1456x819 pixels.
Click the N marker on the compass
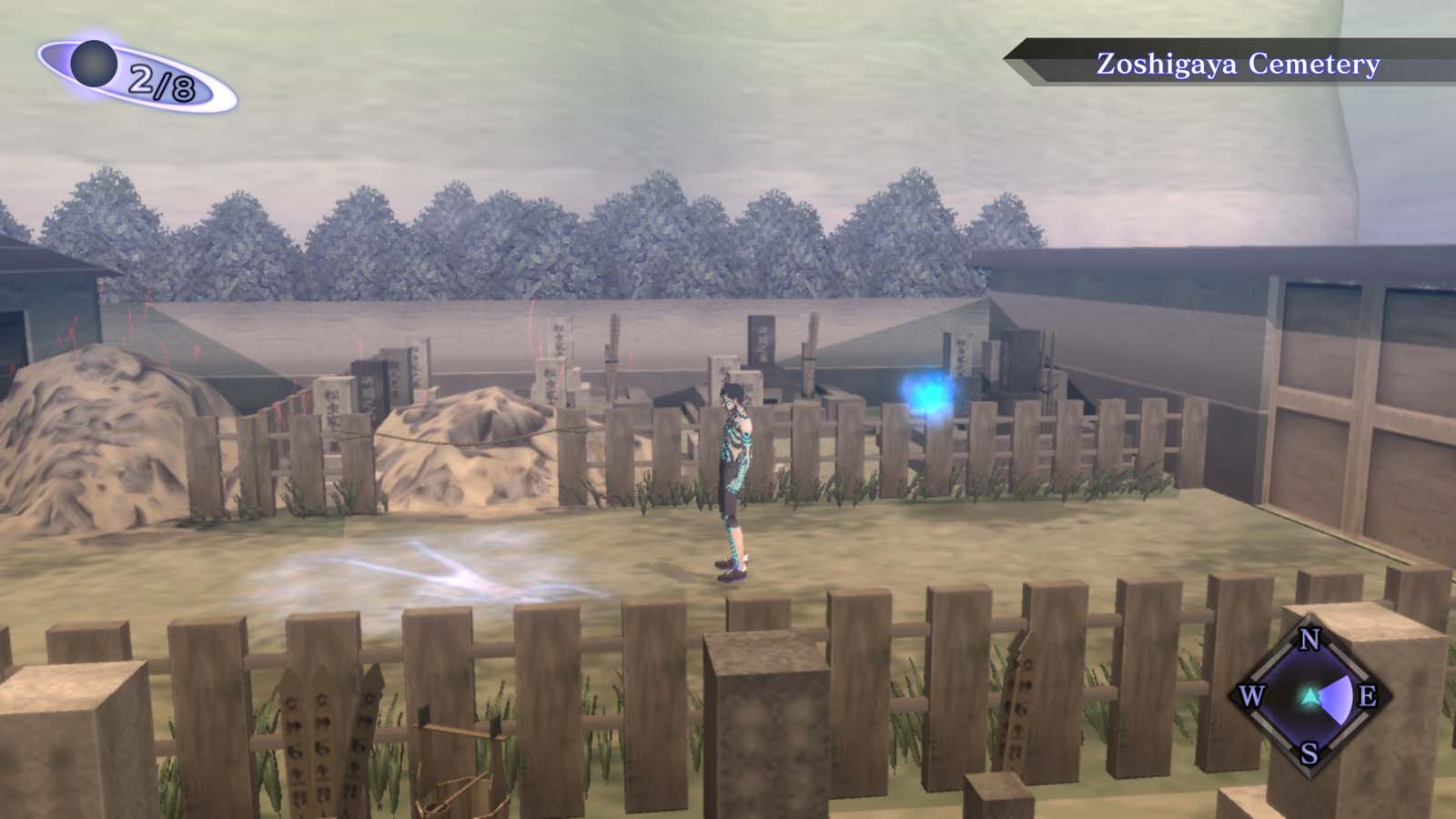pos(1309,640)
